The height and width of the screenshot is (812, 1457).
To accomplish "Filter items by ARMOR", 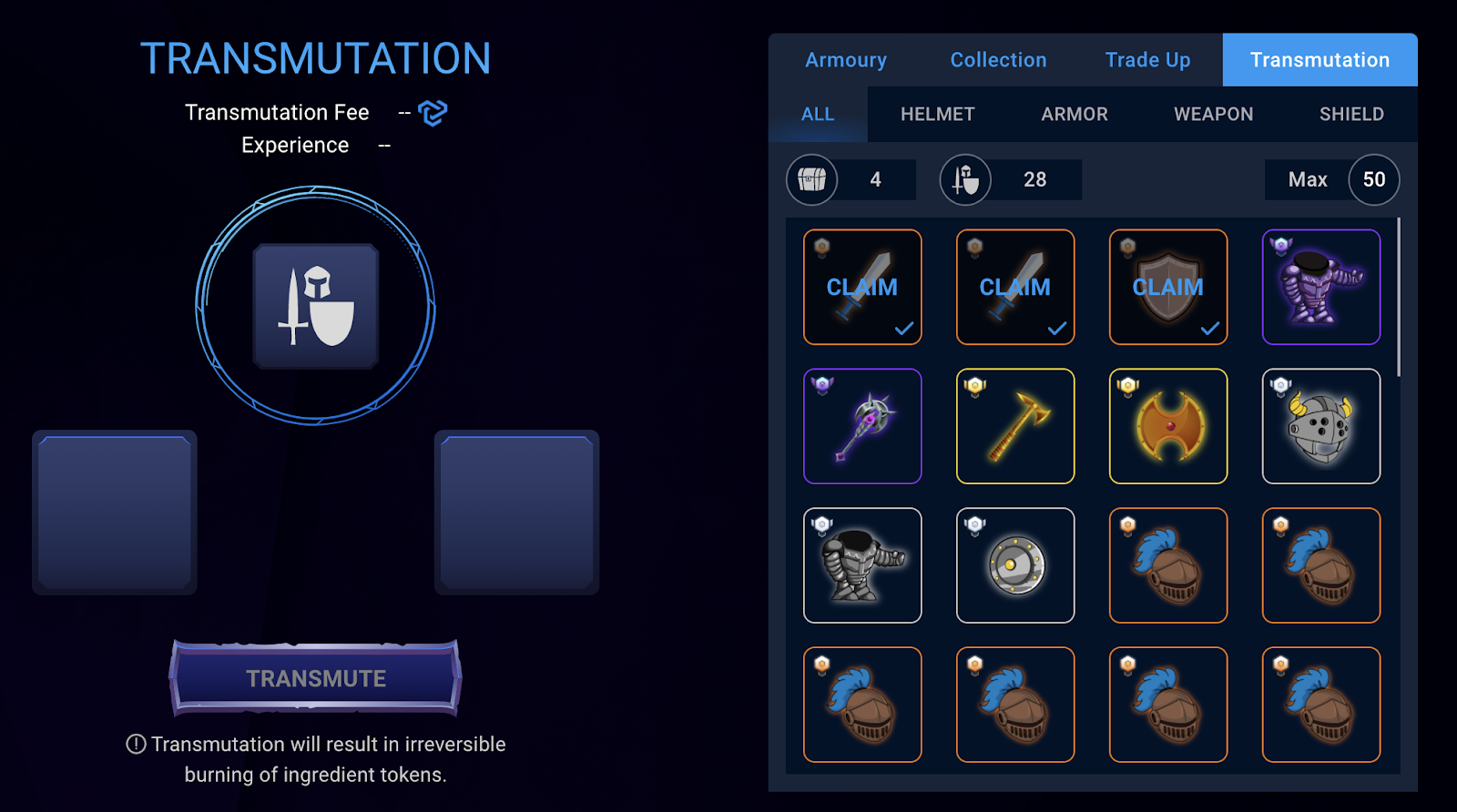I will click(x=1075, y=115).
